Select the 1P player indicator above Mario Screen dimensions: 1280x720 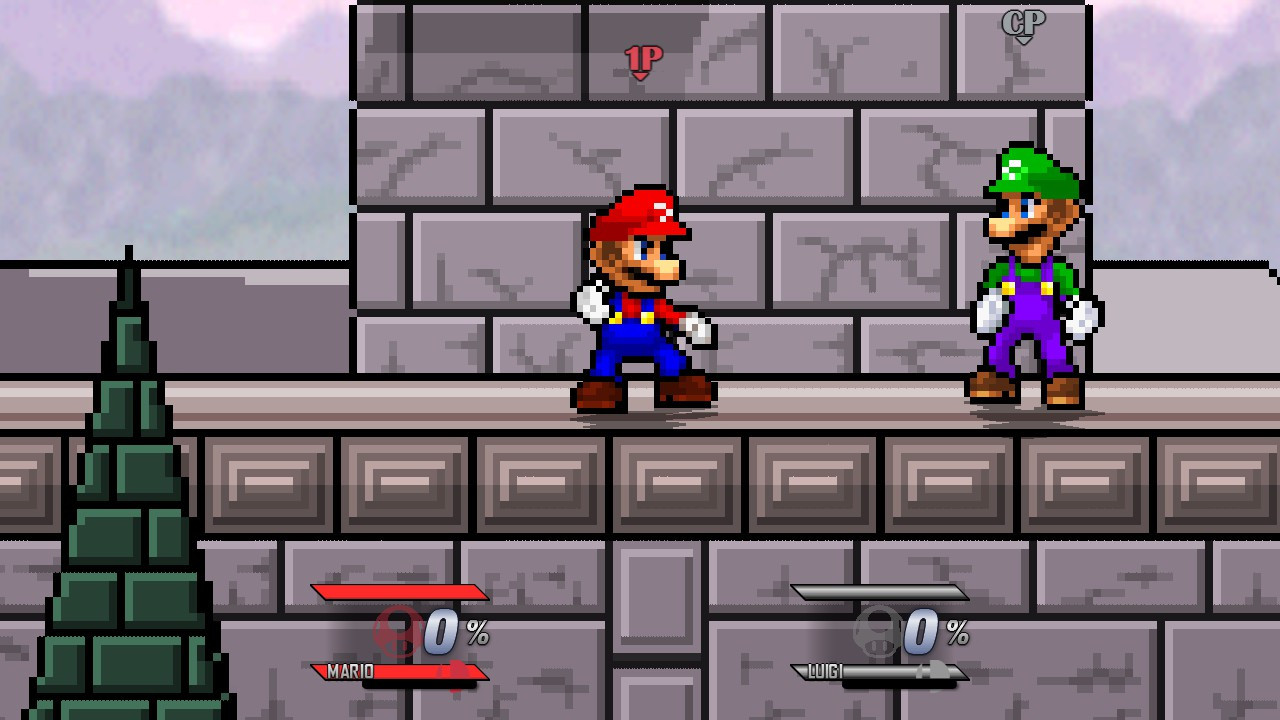[645, 58]
